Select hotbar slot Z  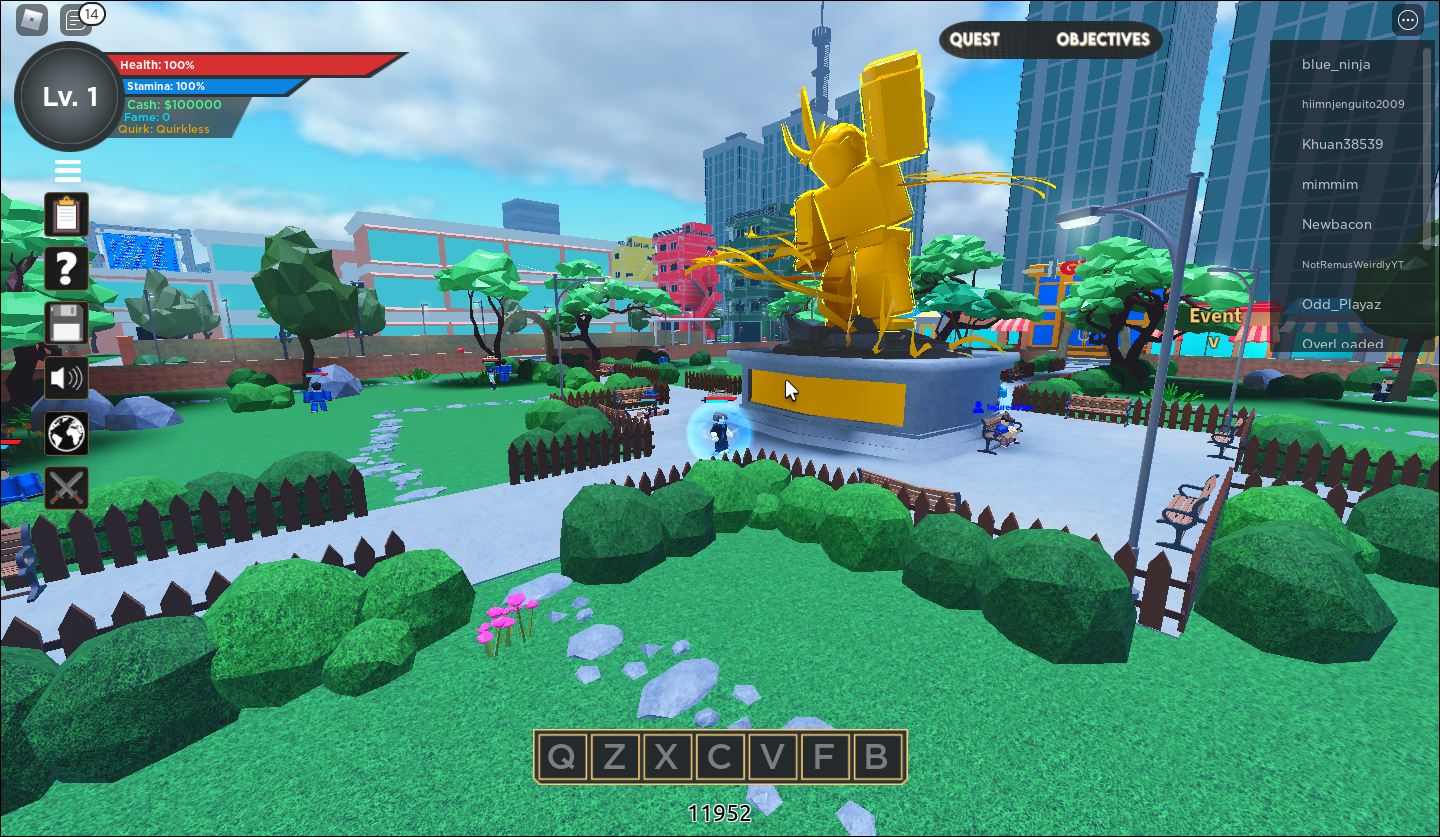point(615,757)
